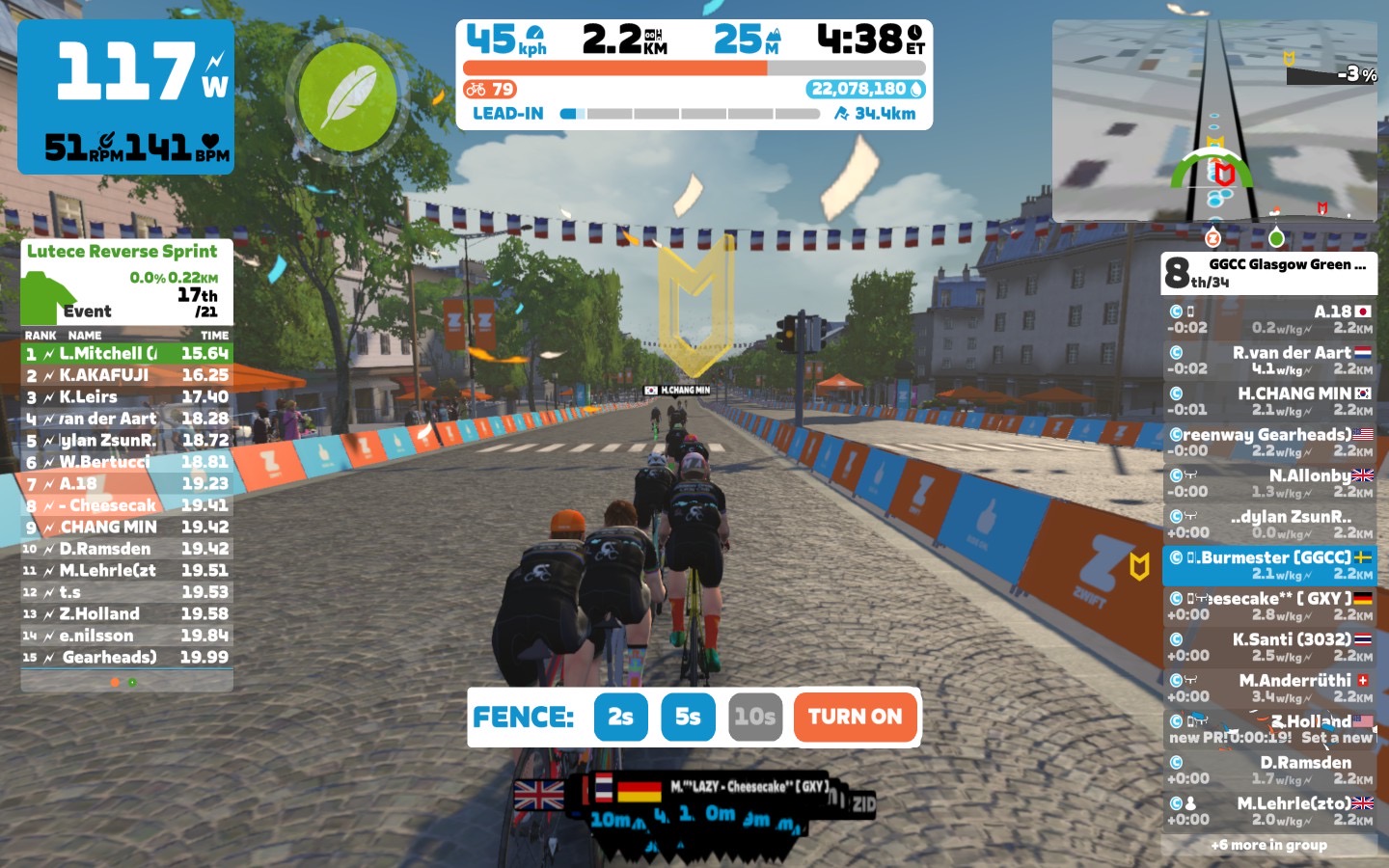
Task: Open the GGCC Glasgow Green event header
Action: click(1269, 272)
